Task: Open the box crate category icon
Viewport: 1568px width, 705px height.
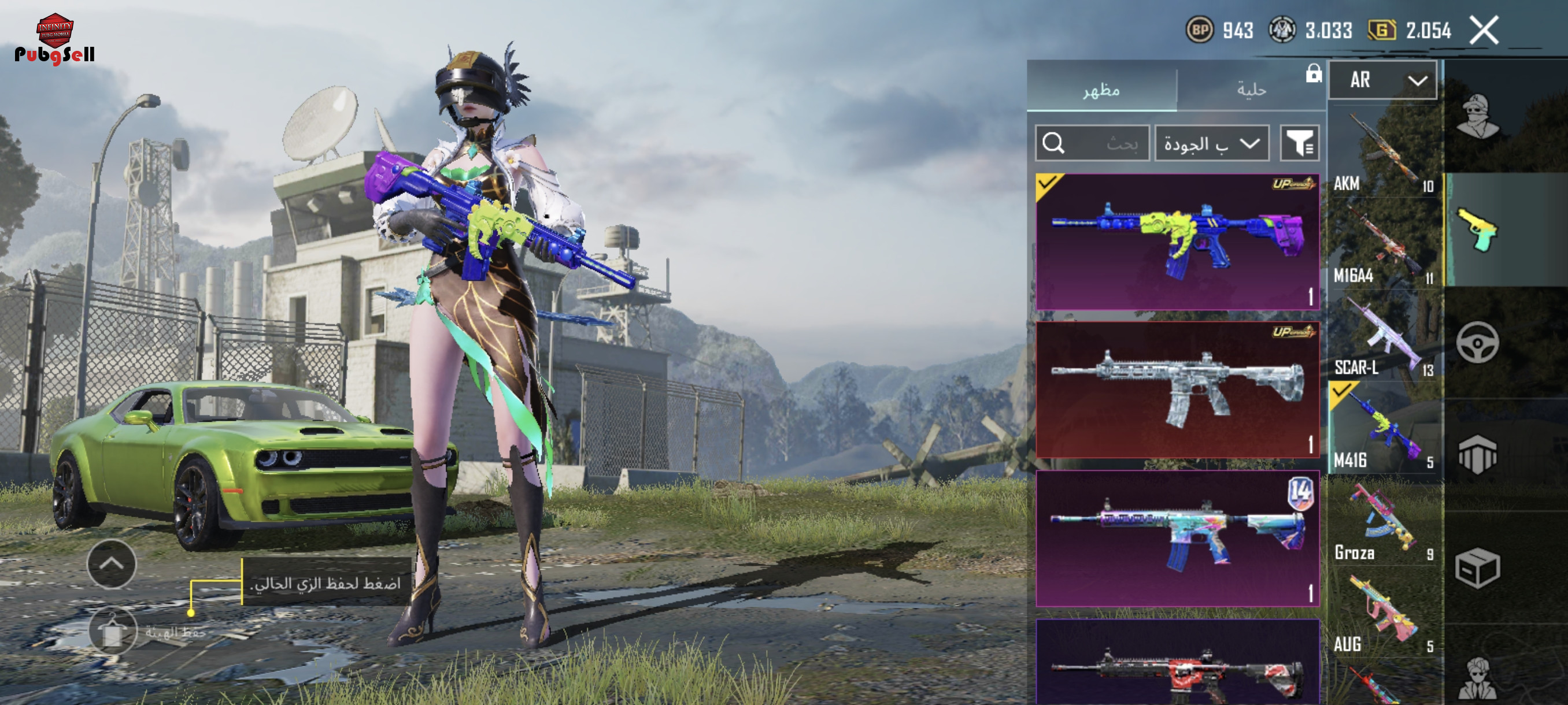Action: click(1477, 568)
